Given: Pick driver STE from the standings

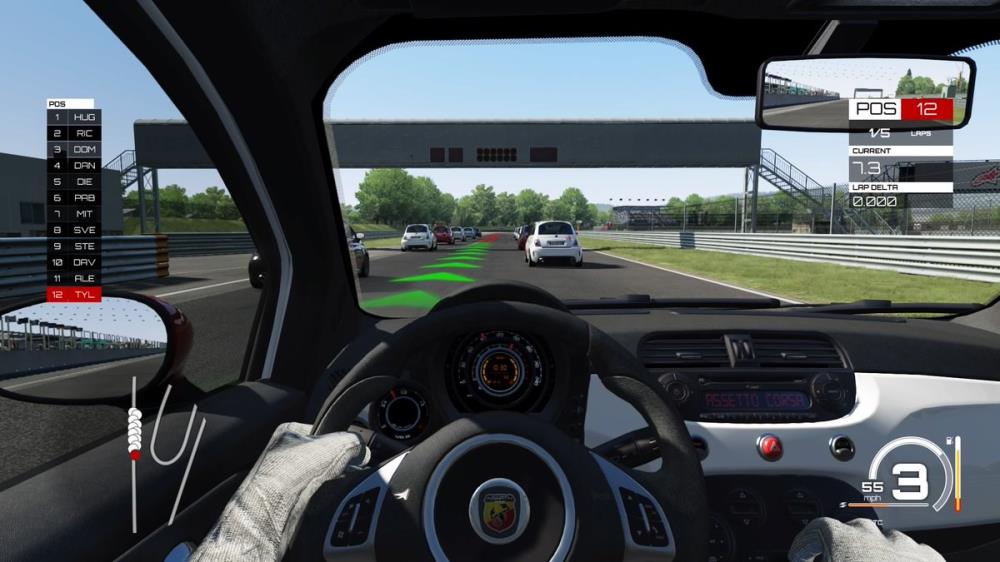Looking at the screenshot, I should click(x=73, y=246).
